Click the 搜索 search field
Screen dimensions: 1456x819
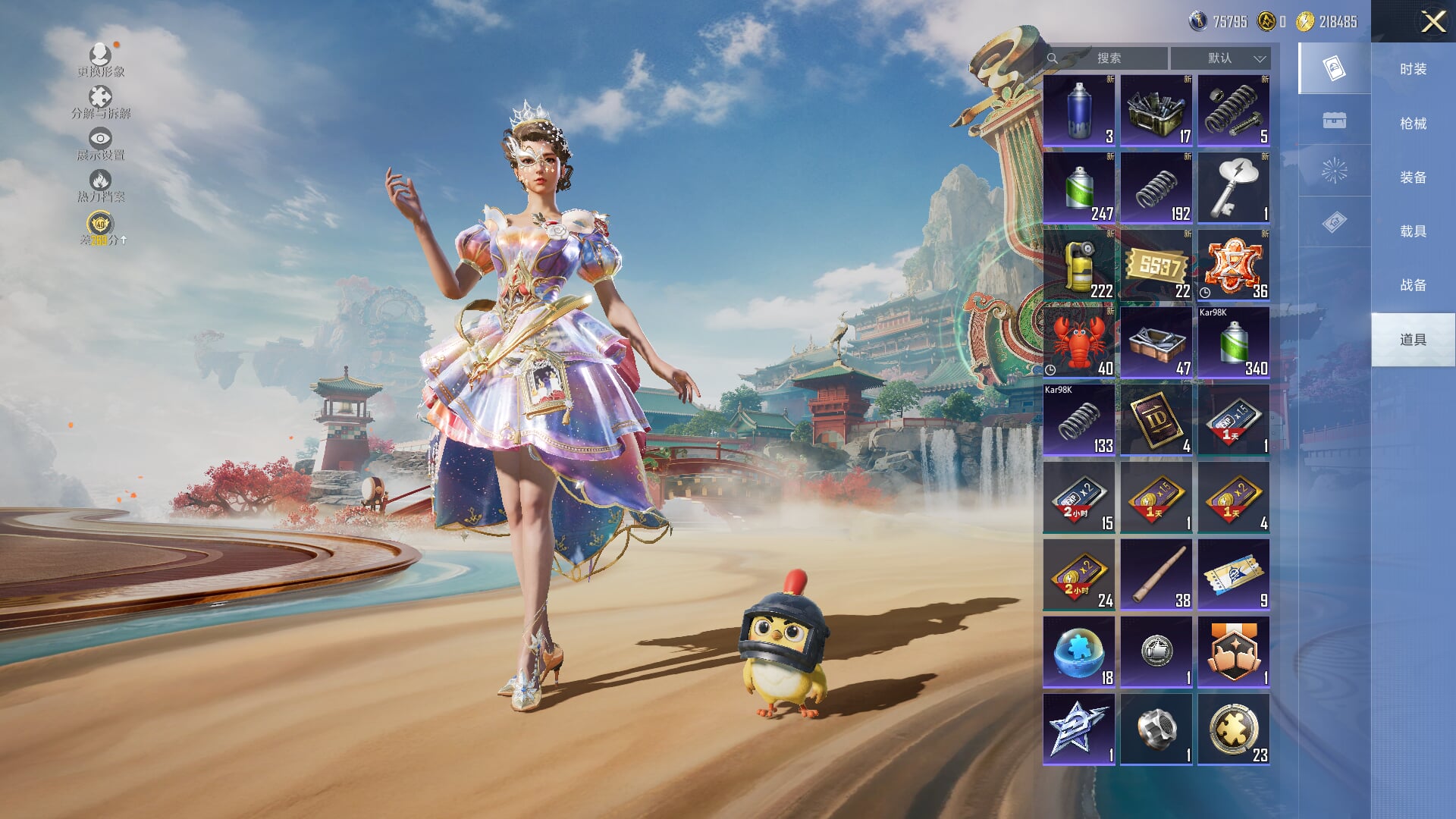[x=1108, y=58]
